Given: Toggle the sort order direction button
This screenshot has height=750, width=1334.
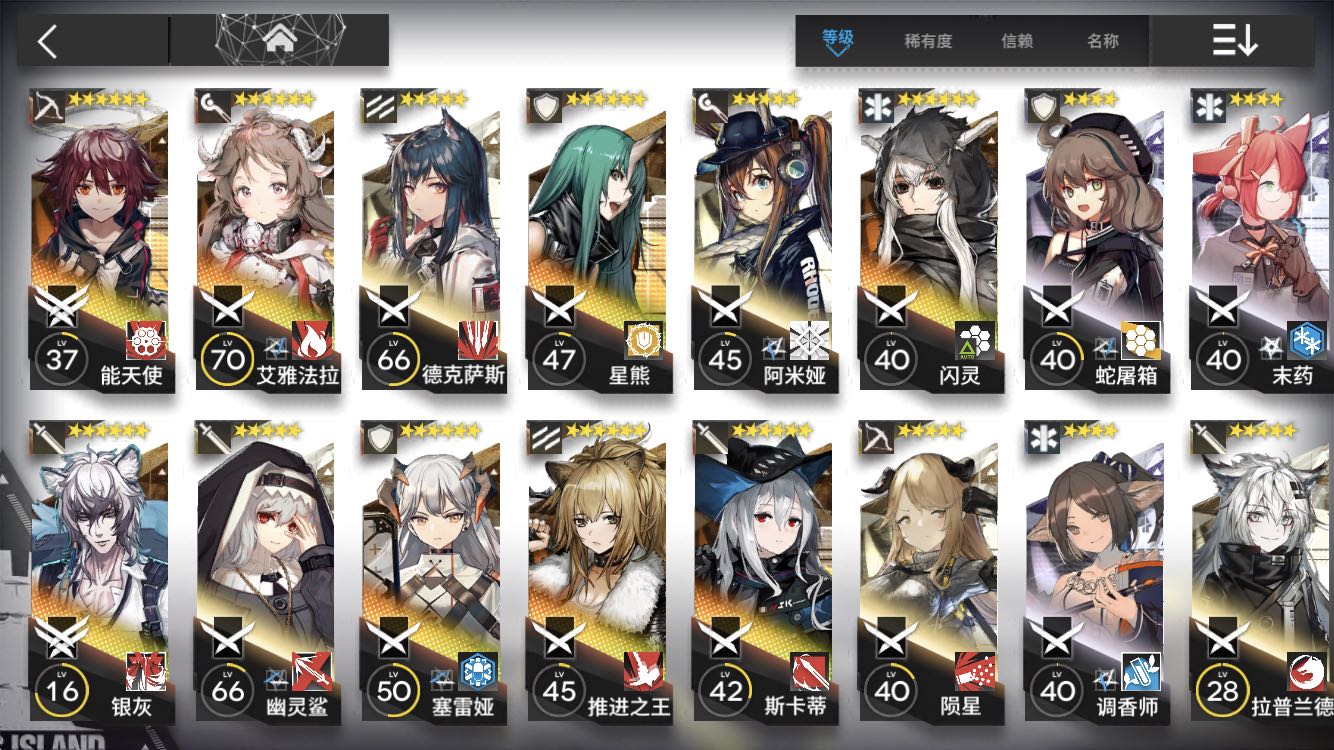Looking at the screenshot, I should (1234, 41).
